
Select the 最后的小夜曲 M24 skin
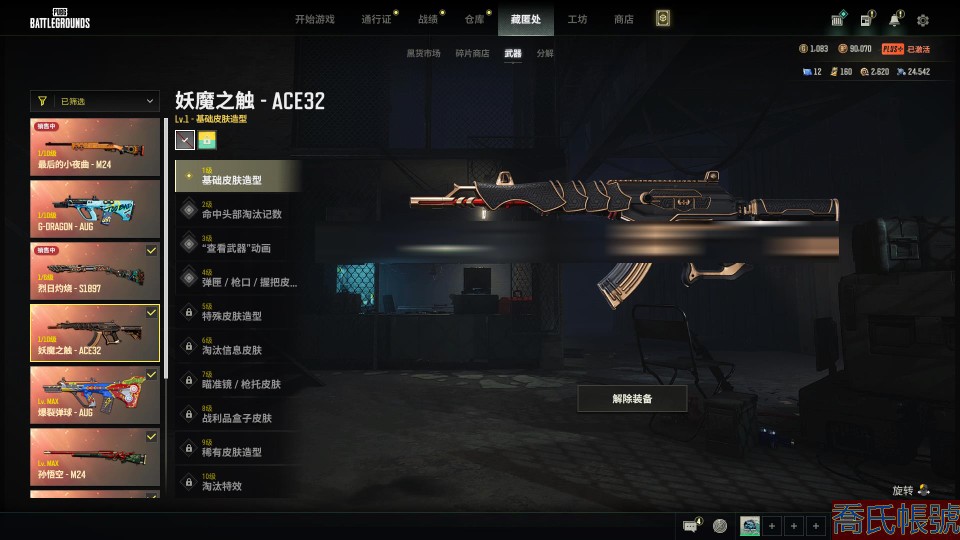(x=95, y=147)
